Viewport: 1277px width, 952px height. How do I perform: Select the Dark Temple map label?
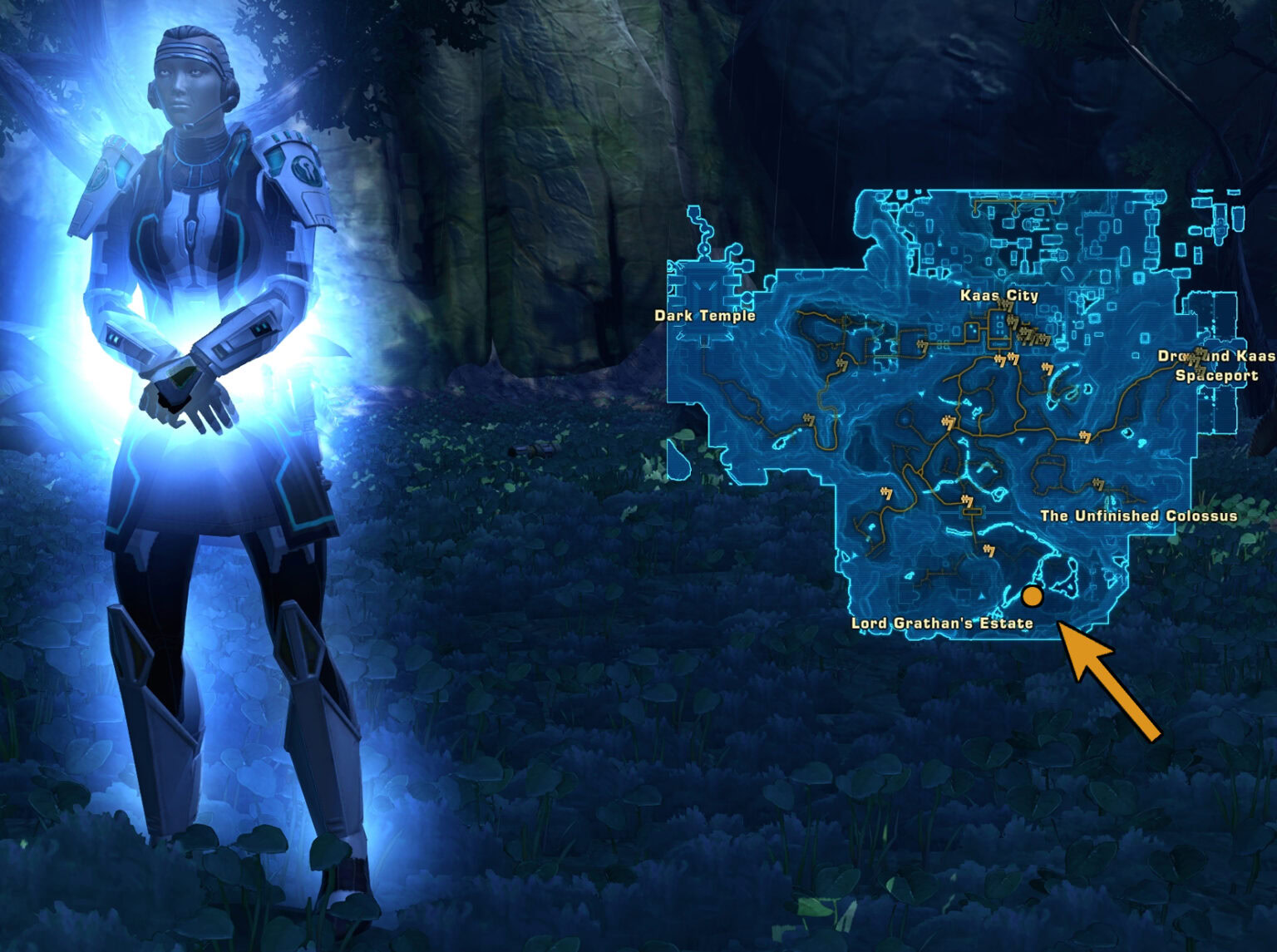click(703, 317)
